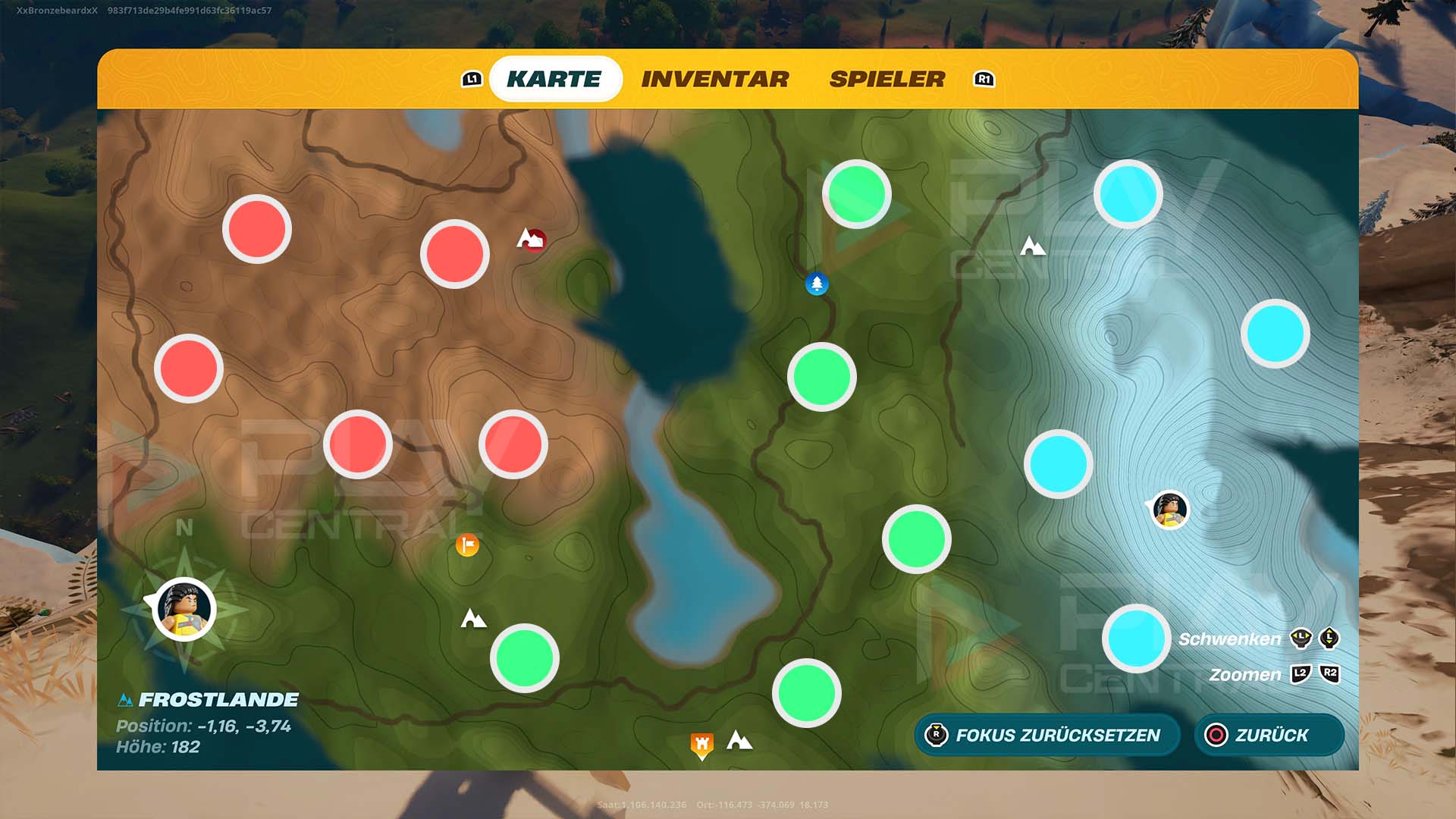Click the L1 shoulder button icon beside KARTE

coord(472,78)
